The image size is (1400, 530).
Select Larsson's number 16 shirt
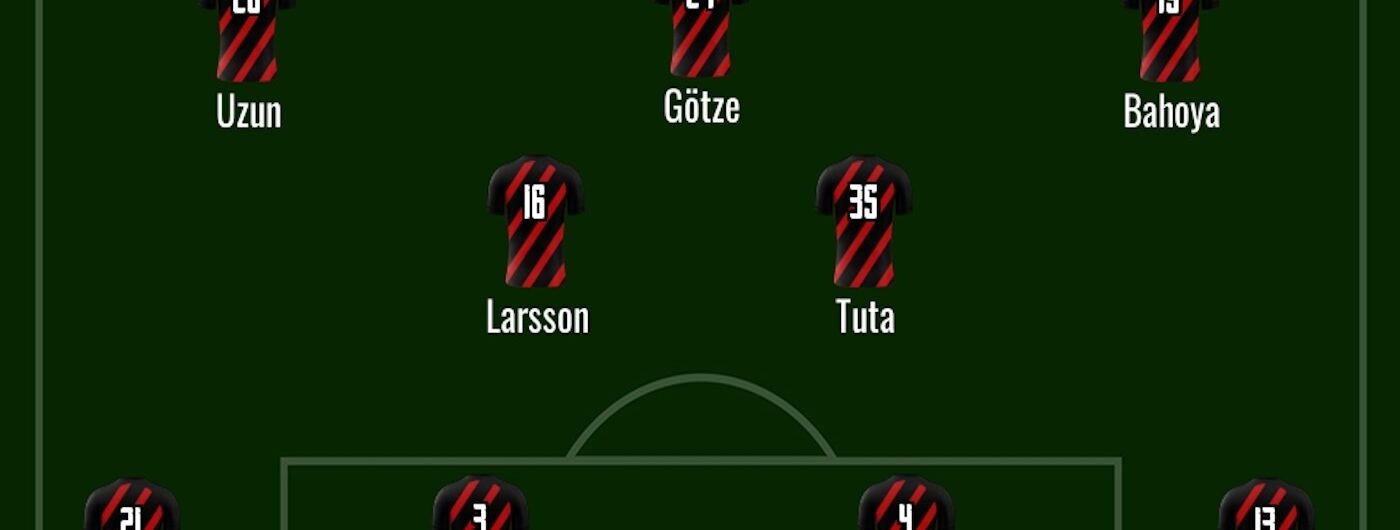point(536,221)
